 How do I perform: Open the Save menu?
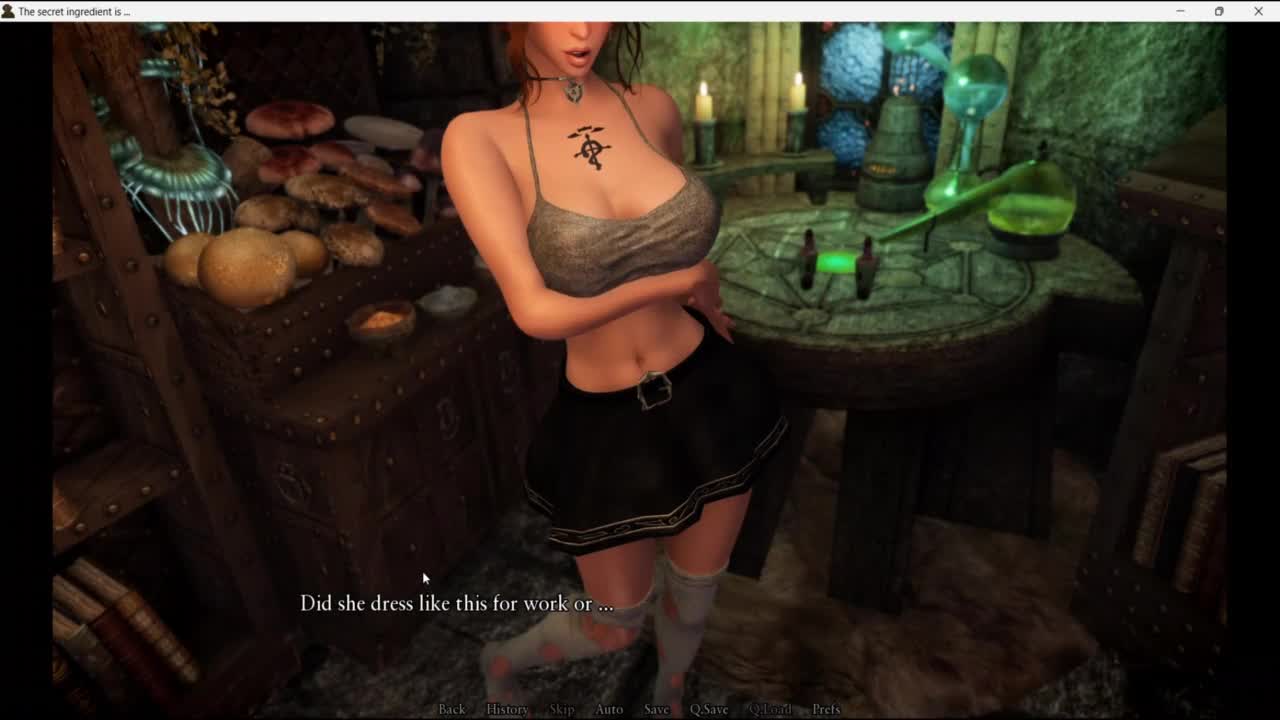pyautogui.click(x=657, y=709)
